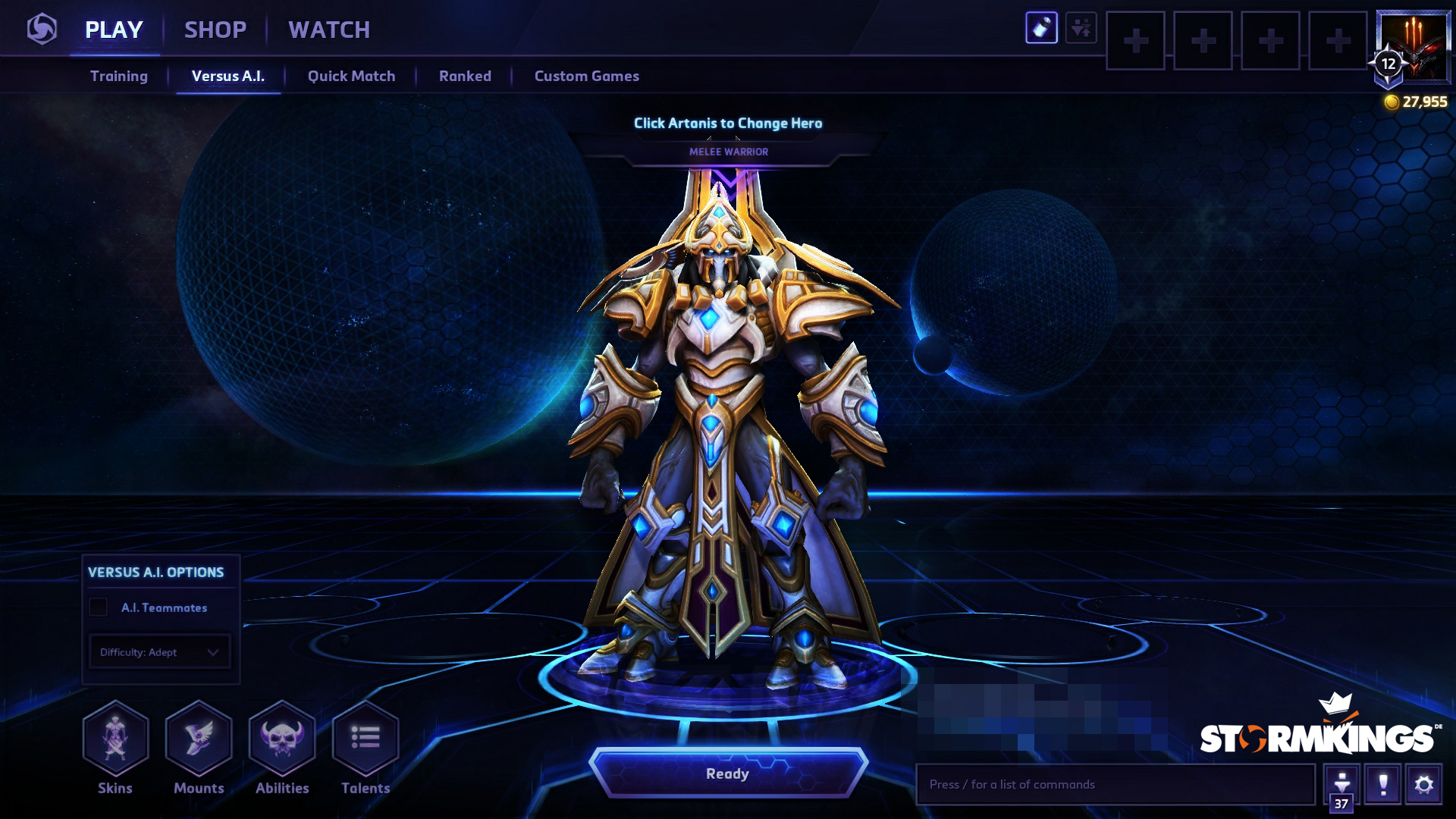Toggle the A.I. Teammates checkbox
Screen dimensions: 1456x819
99,607
